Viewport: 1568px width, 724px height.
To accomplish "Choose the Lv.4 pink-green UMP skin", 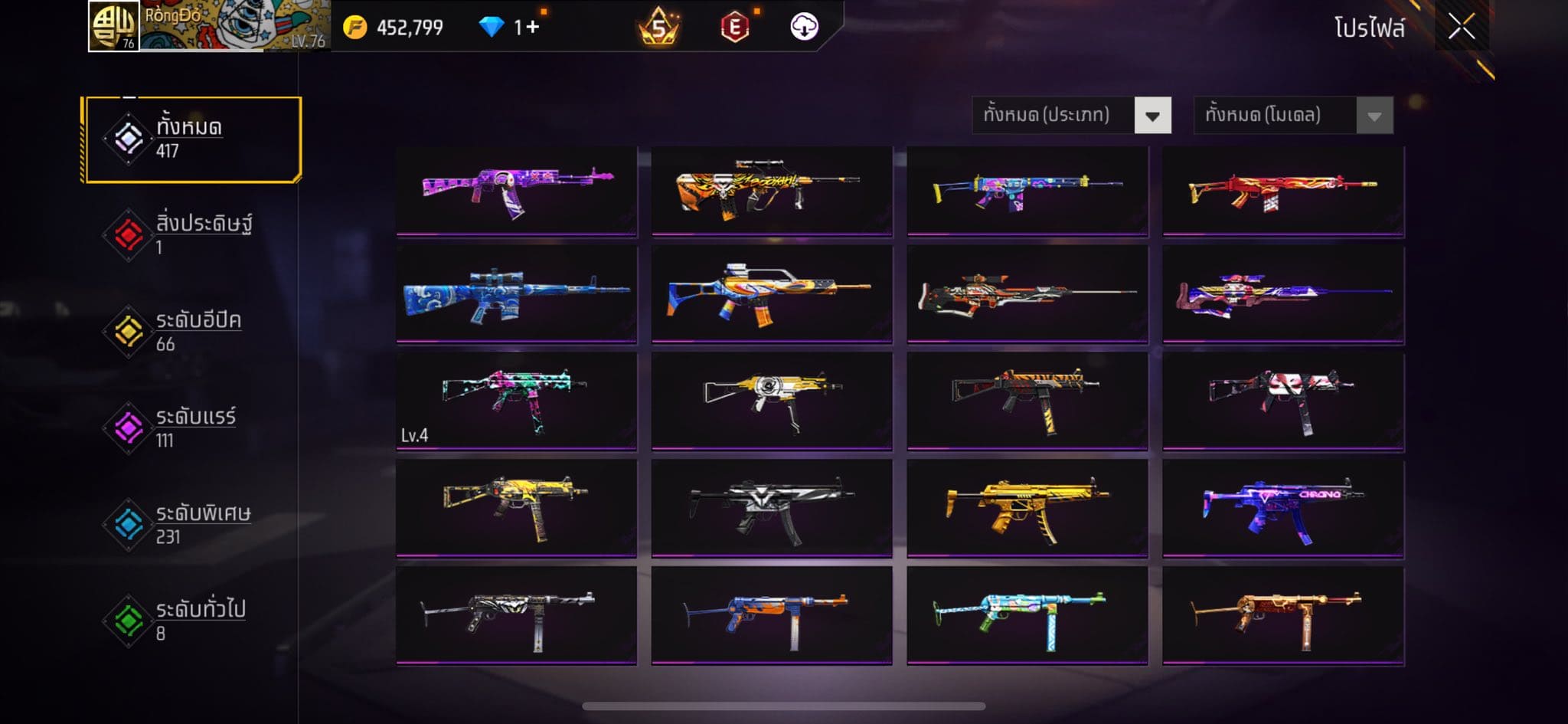I will click(x=517, y=400).
